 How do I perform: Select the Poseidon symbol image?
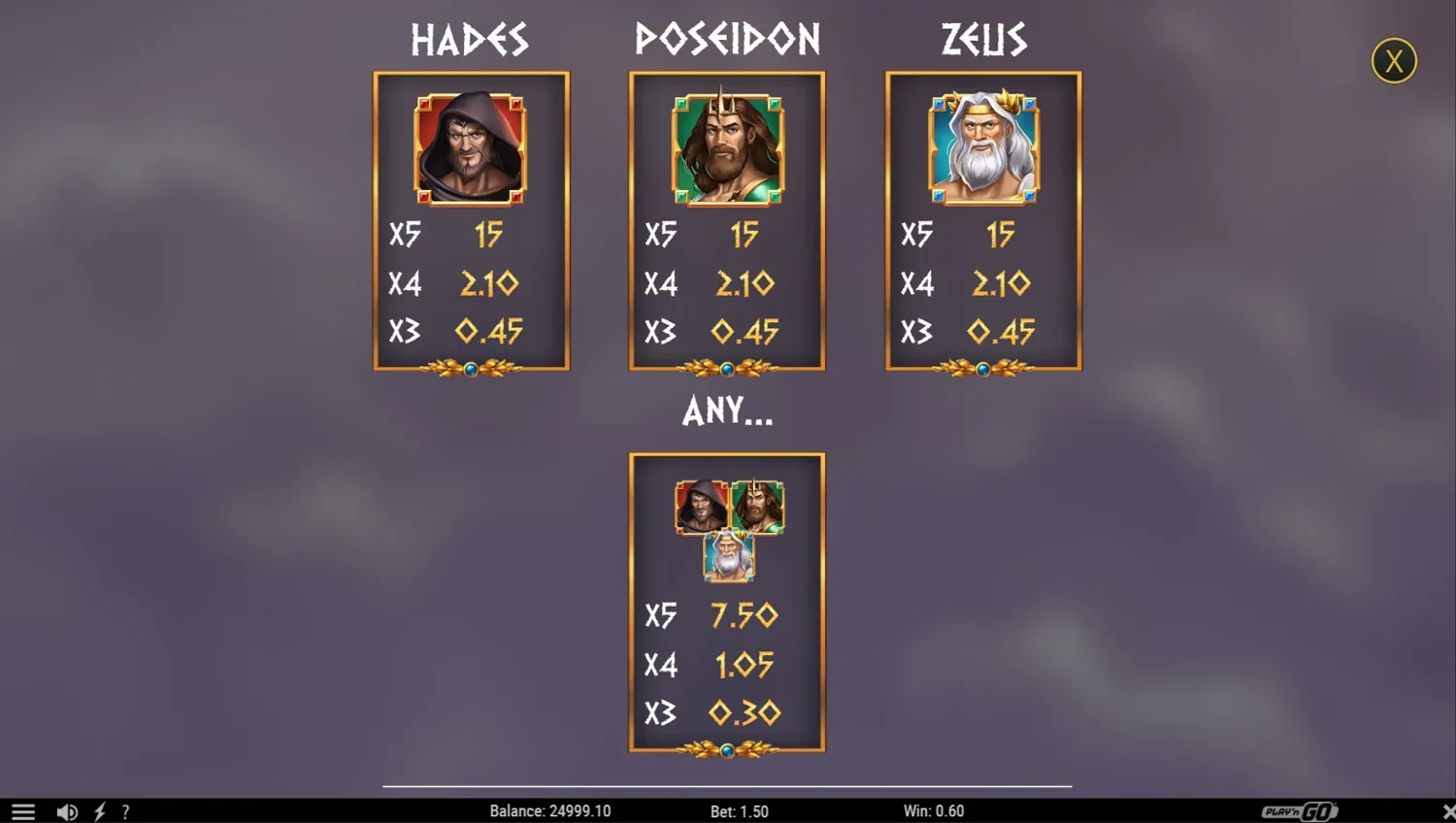(727, 150)
